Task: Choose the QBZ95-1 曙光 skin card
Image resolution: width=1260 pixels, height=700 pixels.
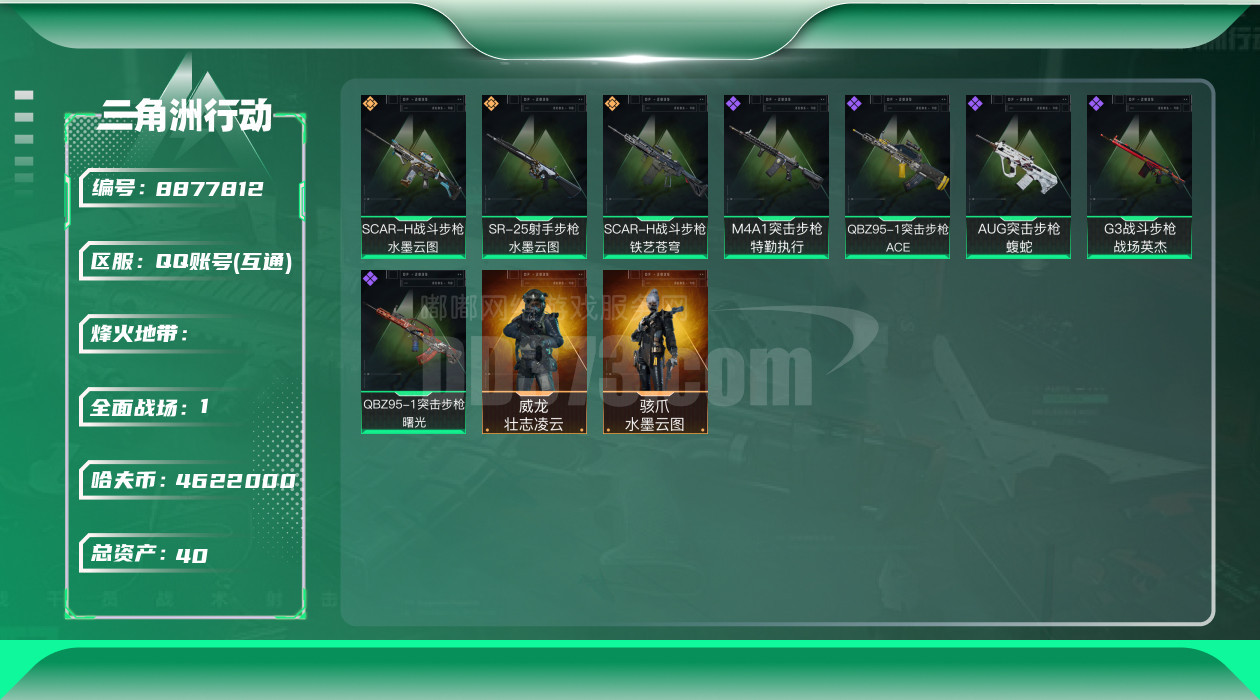Action: [x=413, y=351]
